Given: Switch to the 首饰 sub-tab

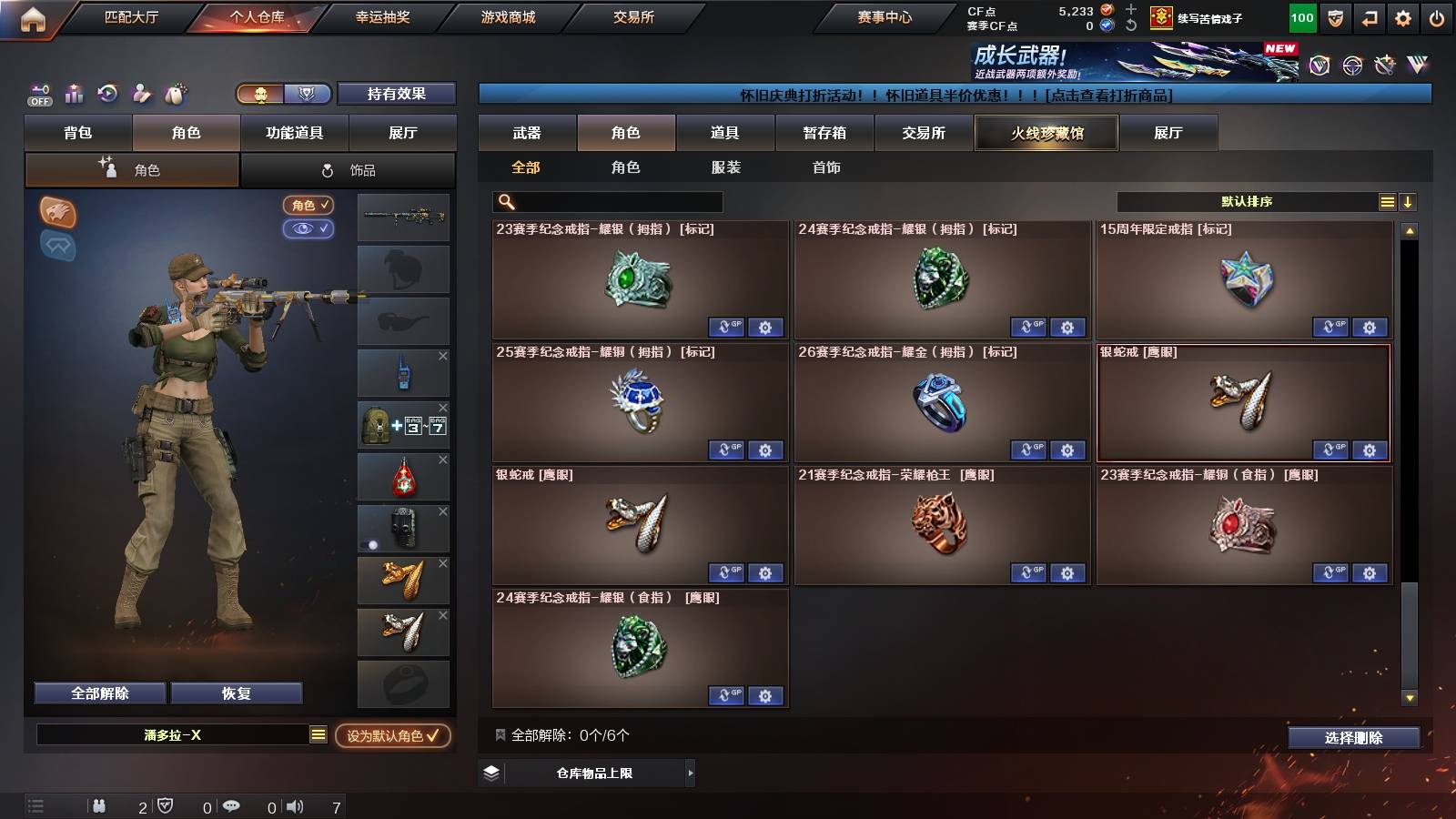Looking at the screenshot, I should [826, 167].
